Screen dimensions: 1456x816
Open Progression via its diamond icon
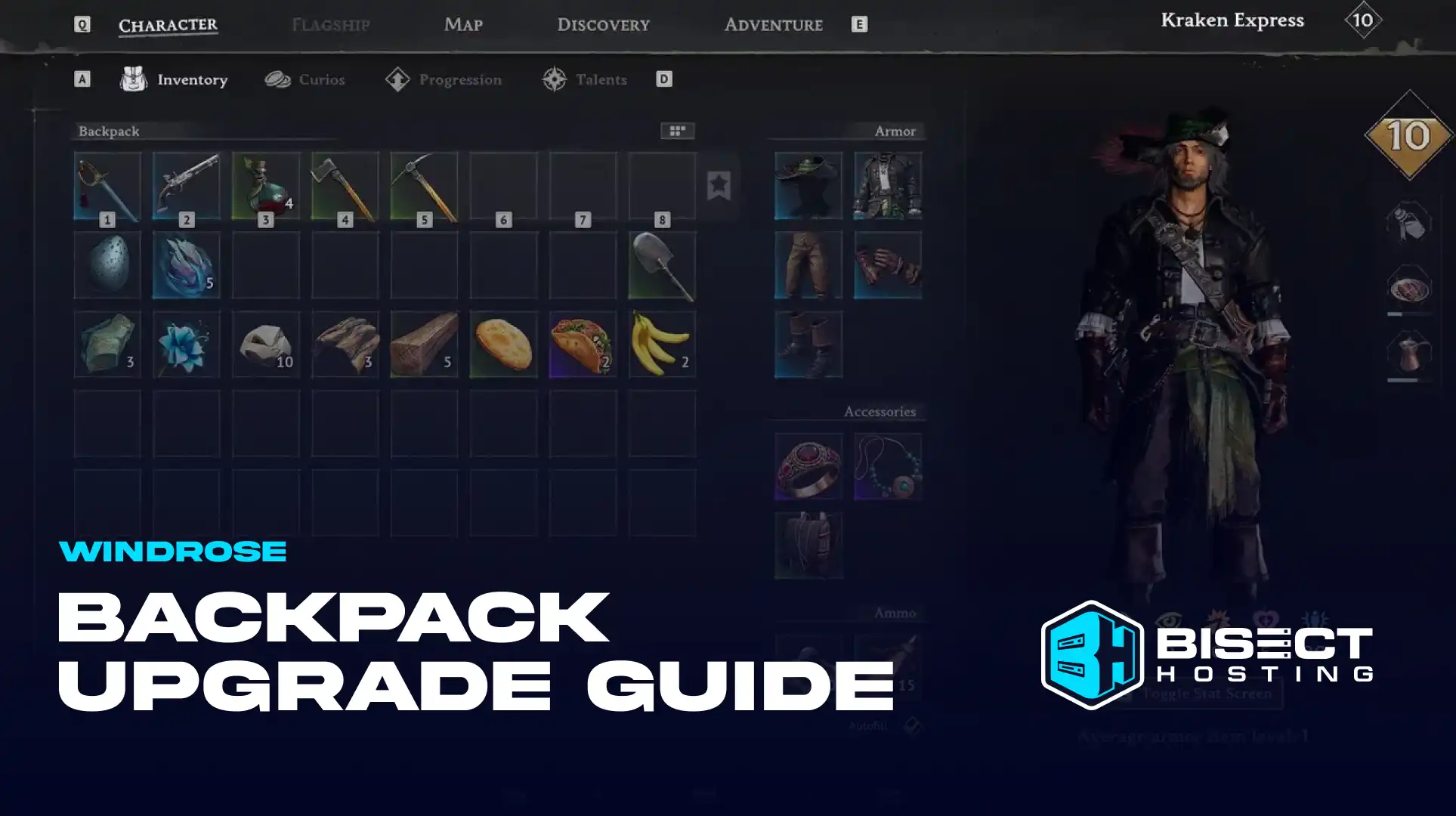(398, 79)
